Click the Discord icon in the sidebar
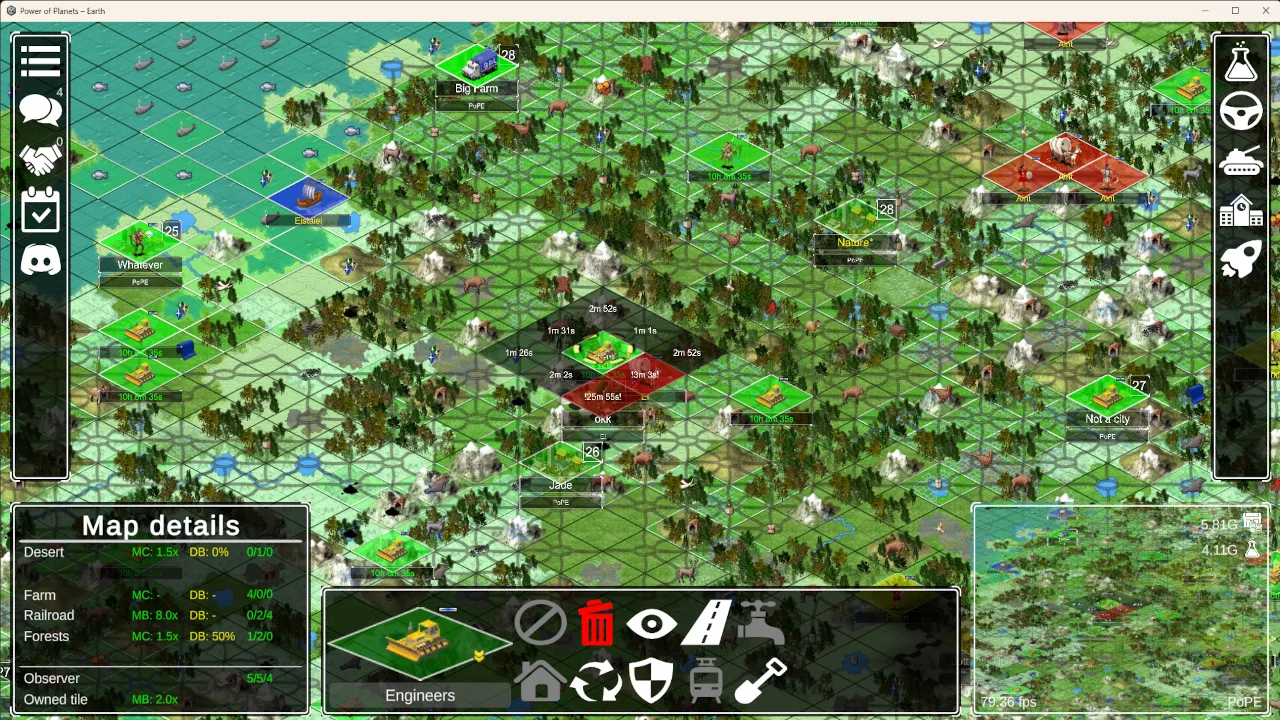This screenshot has height=720, width=1280. [40, 261]
